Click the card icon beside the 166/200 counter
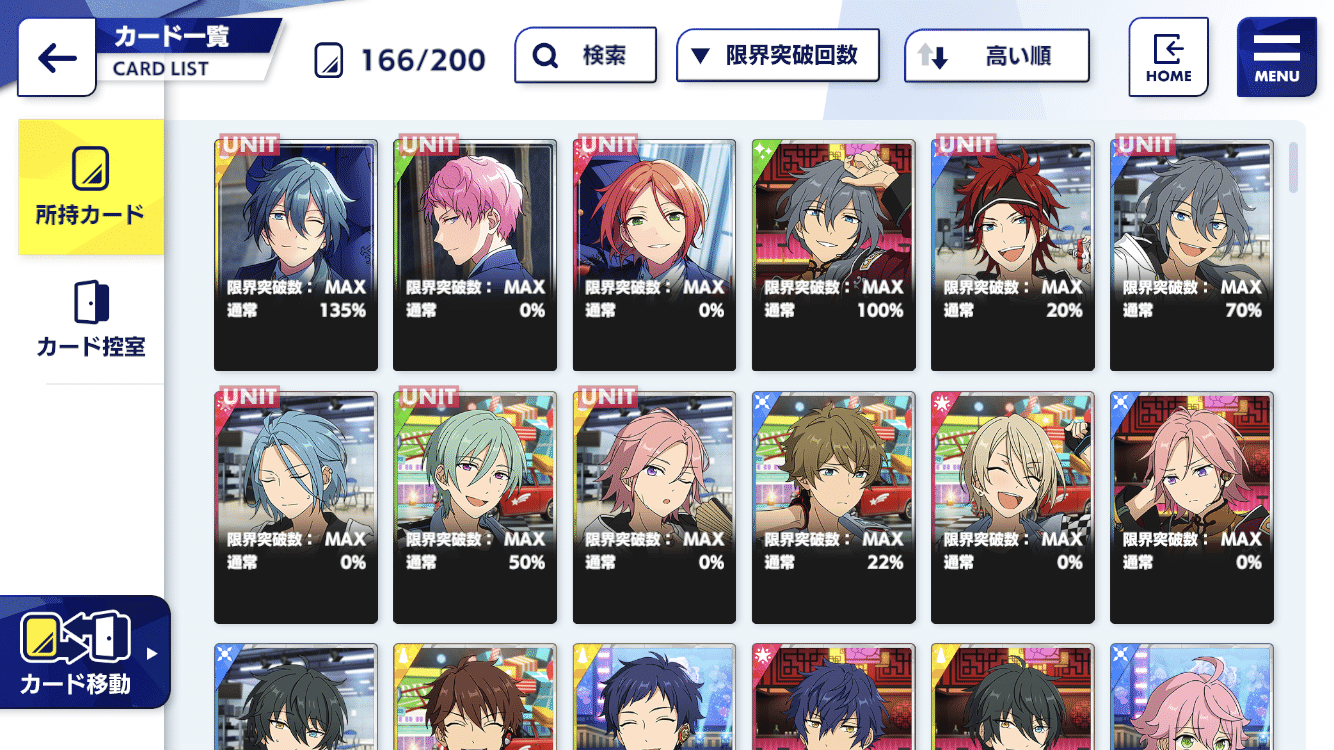Image resolution: width=1334 pixels, height=750 pixels. pyautogui.click(x=327, y=58)
